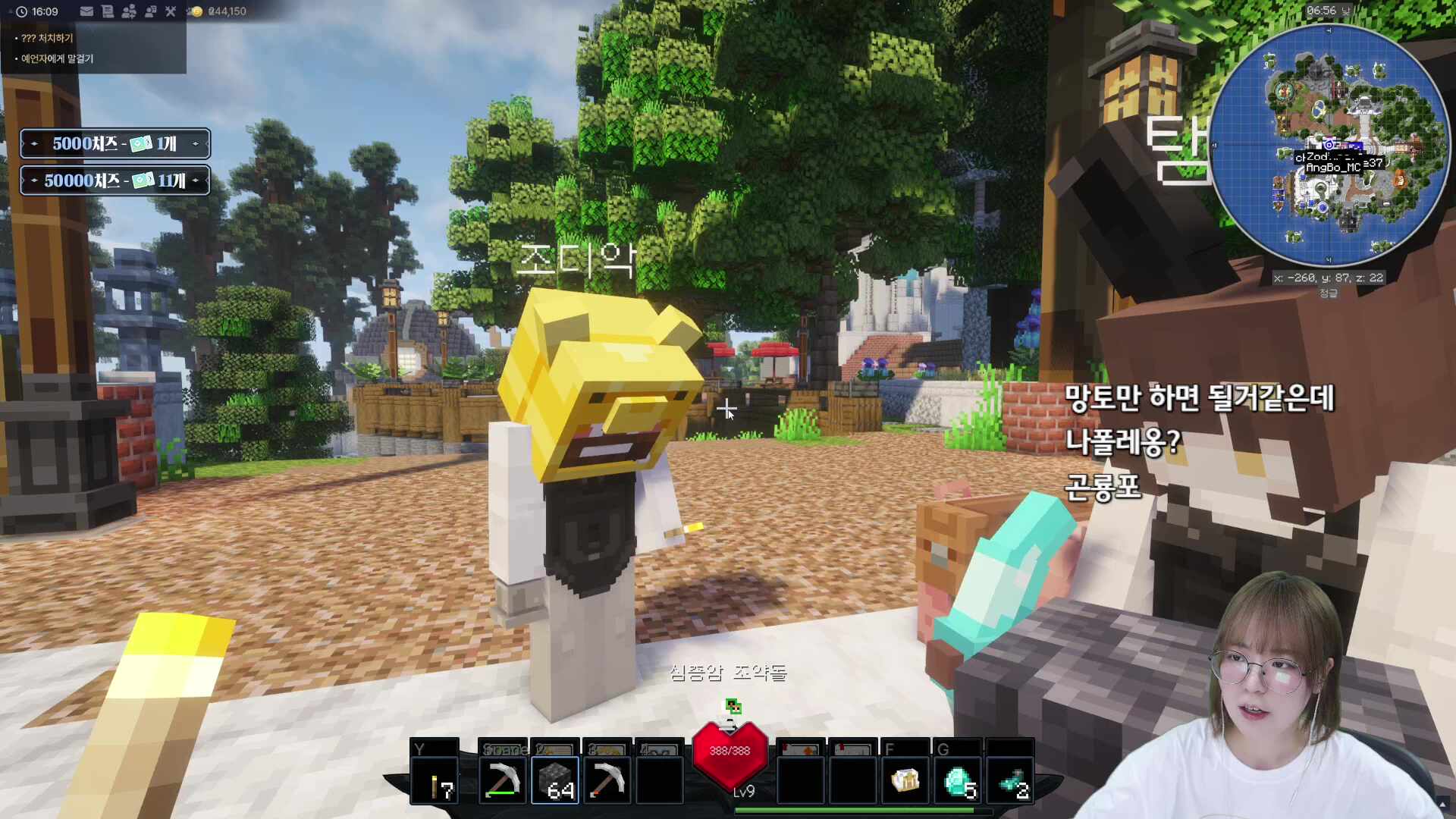
Task: Select the torch slot with 7
Action: pyautogui.click(x=435, y=781)
